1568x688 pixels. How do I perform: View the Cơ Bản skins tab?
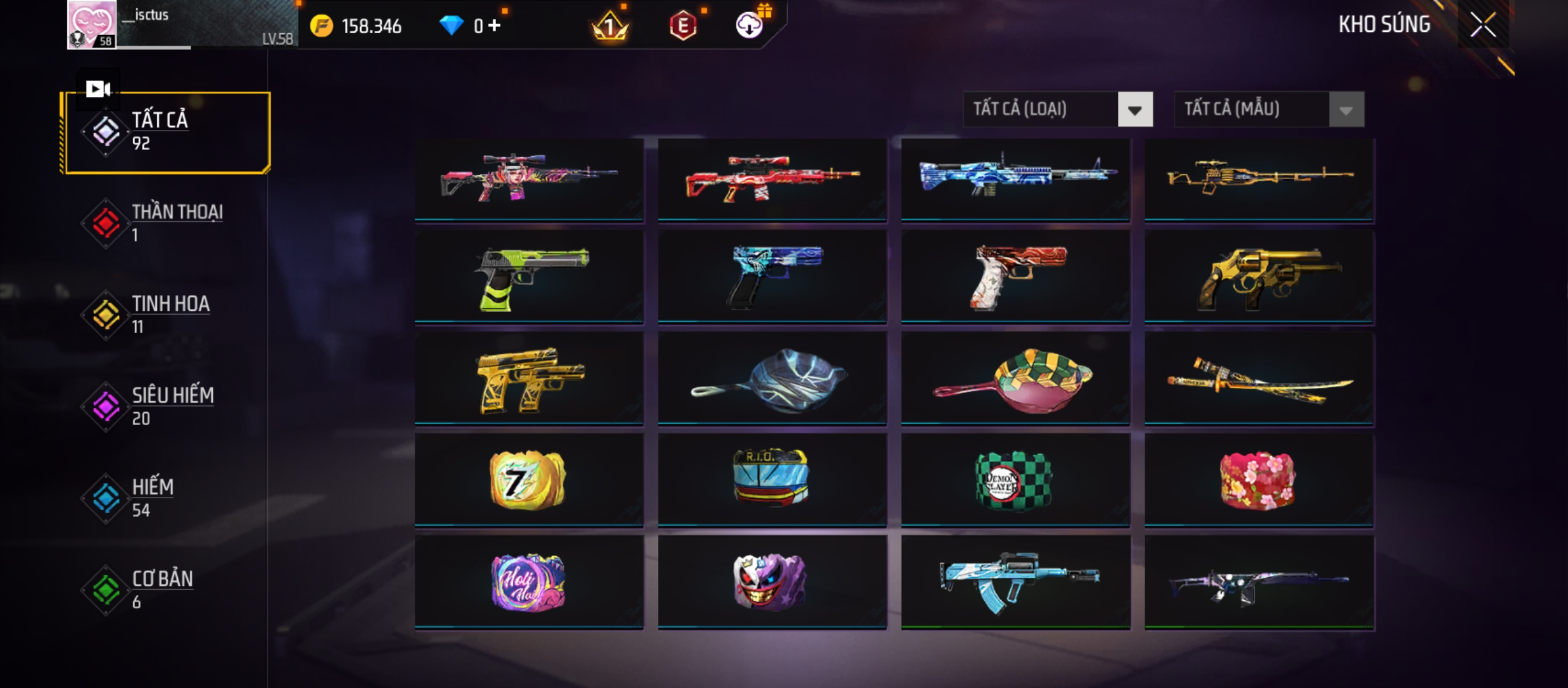coord(167,590)
